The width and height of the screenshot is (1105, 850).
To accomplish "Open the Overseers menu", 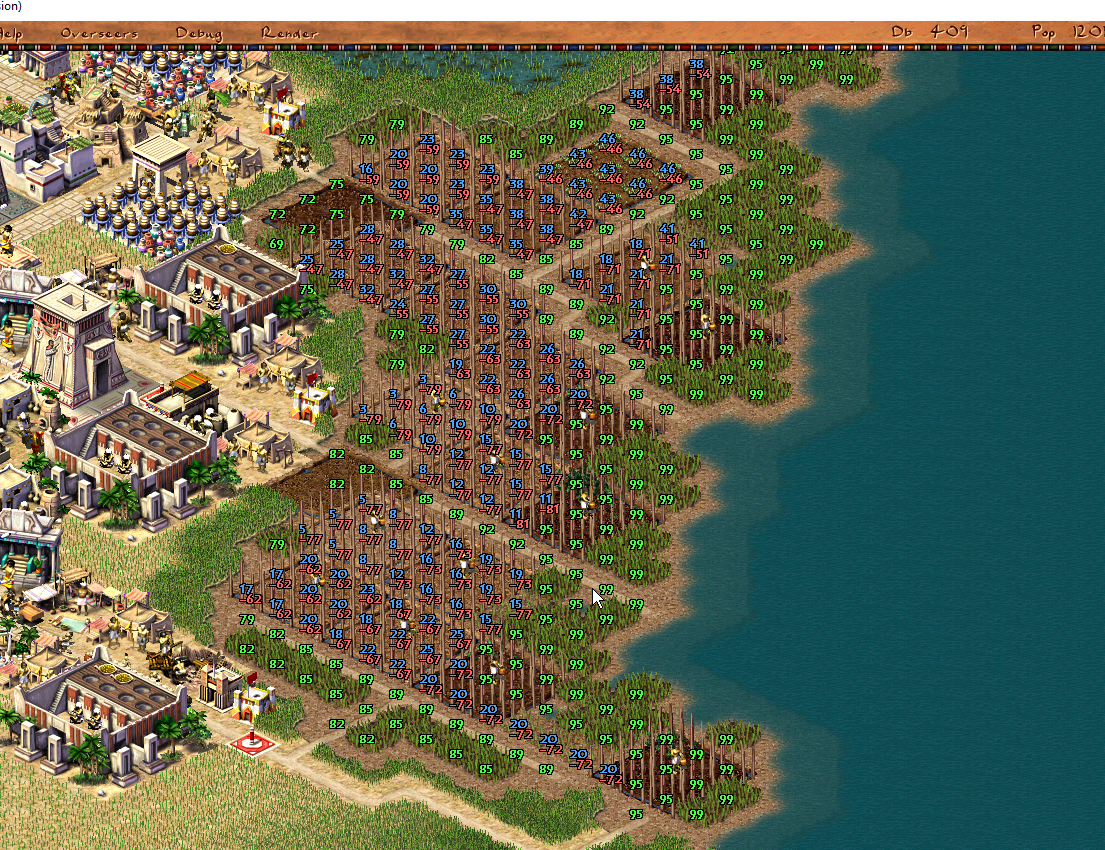I will [99, 33].
